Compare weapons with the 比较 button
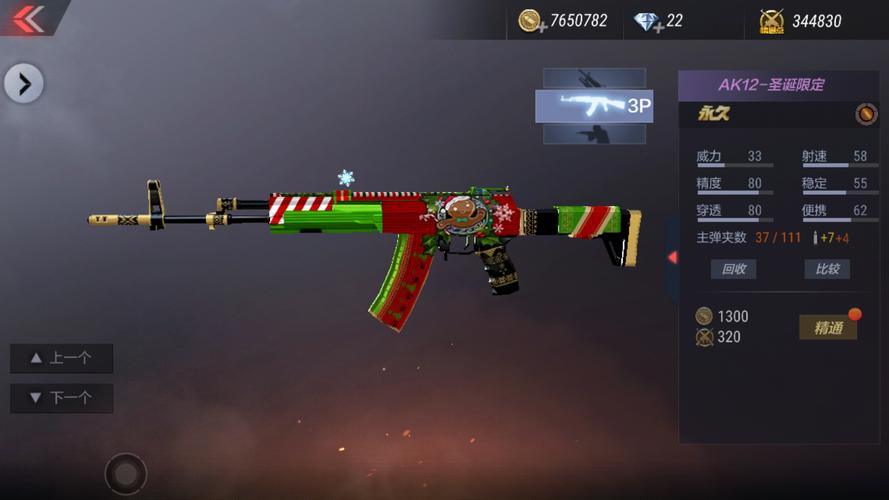Screen dimensions: 889x500 (x=827, y=269)
